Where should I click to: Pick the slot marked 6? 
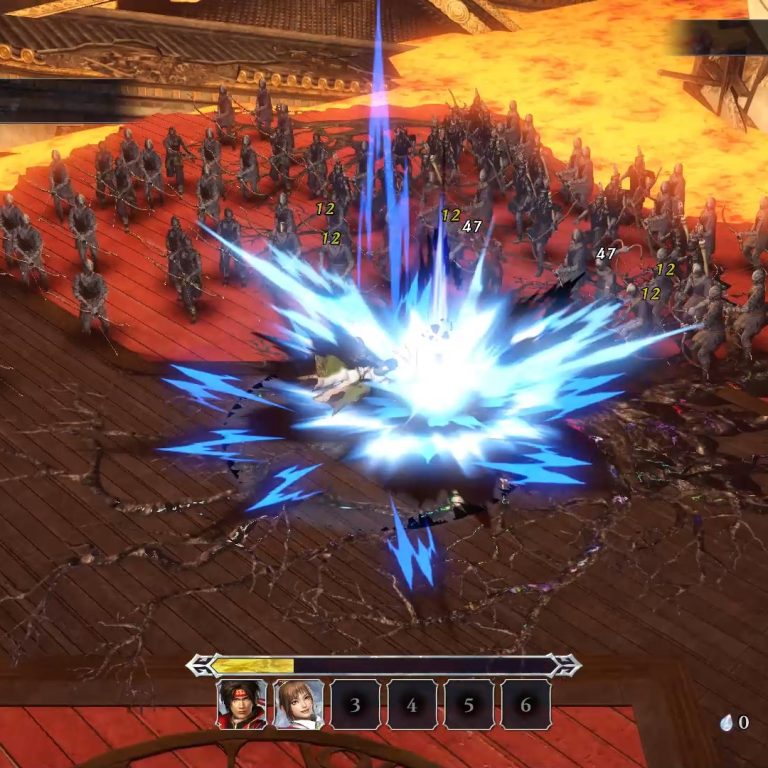click(526, 704)
